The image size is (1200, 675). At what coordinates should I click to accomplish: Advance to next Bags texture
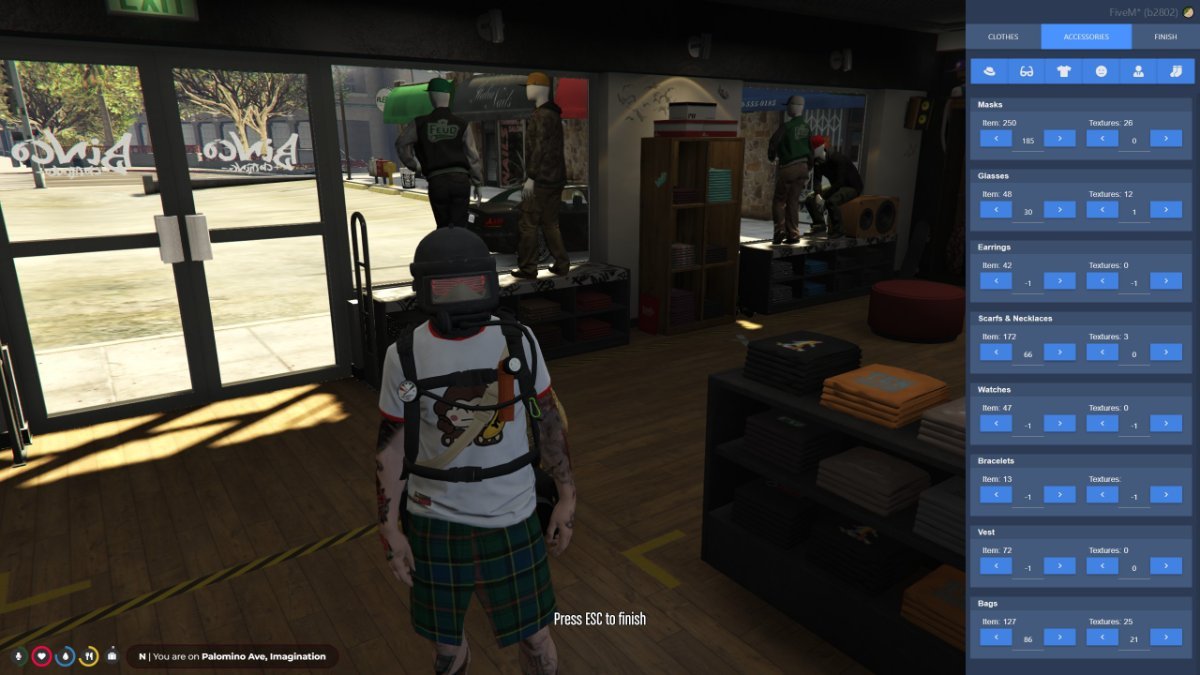point(1166,636)
